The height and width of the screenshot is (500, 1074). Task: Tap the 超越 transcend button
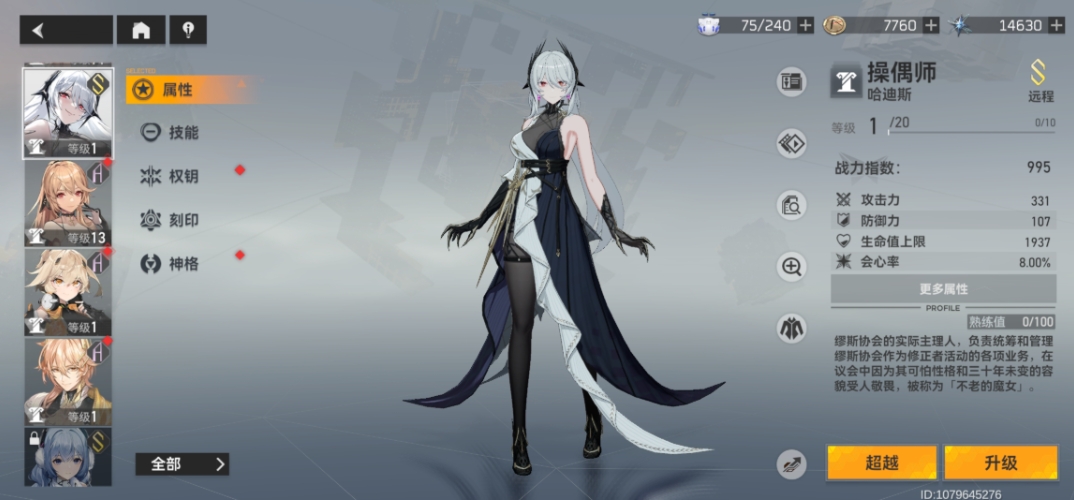click(x=882, y=463)
